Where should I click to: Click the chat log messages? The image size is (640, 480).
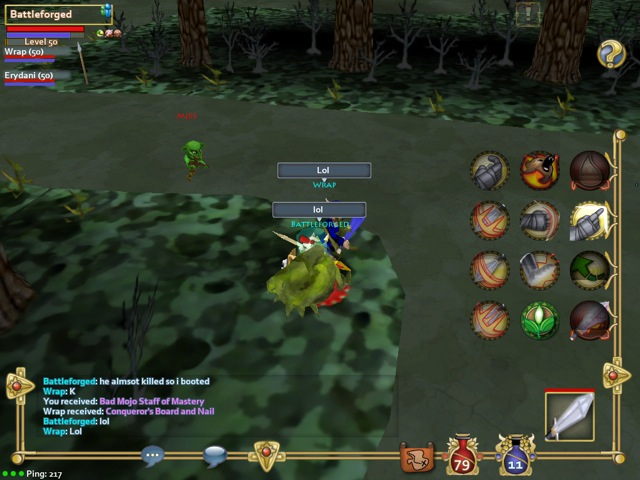(x=128, y=406)
